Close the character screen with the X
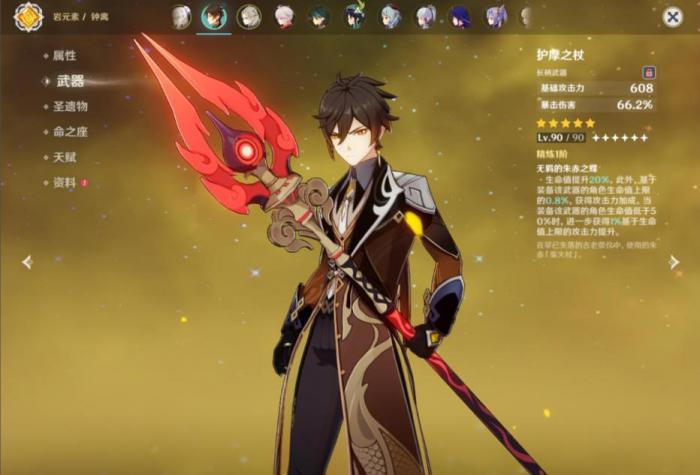Image resolution: width=700 pixels, height=475 pixels. [x=673, y=17]
